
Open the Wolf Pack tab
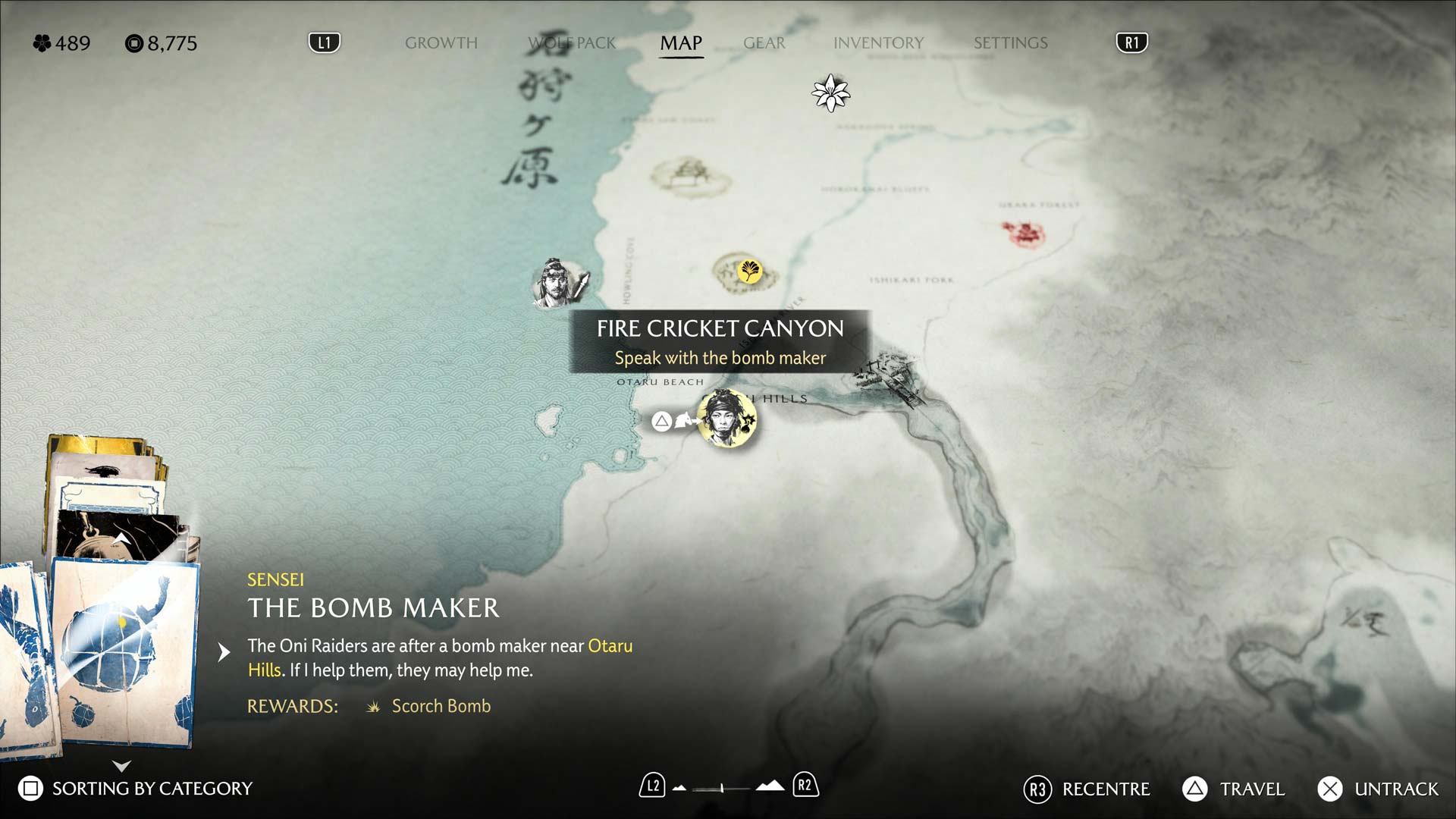[x=573, y=43]
